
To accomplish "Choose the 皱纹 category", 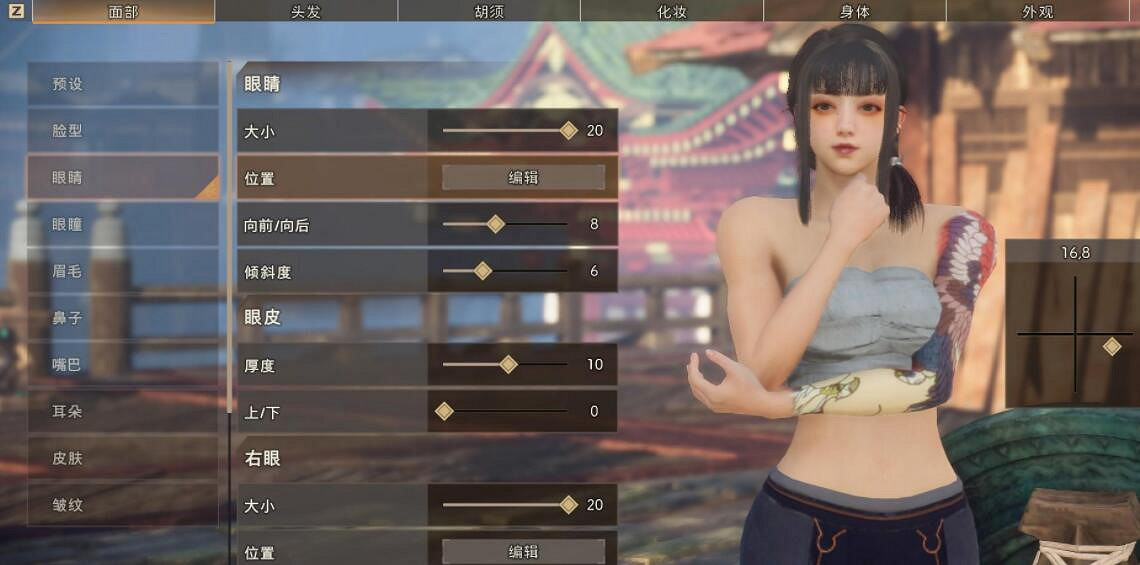I will [122, 505].
